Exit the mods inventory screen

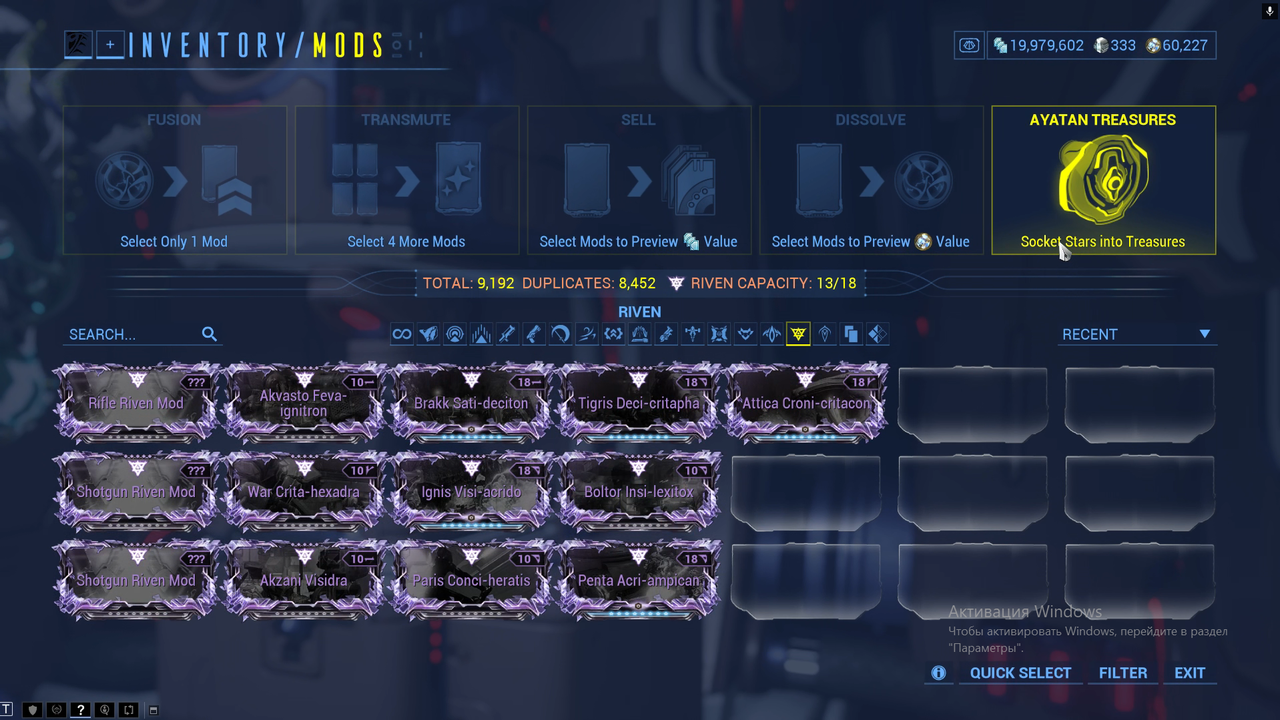pyautogui.click(x=1189, y=673)
